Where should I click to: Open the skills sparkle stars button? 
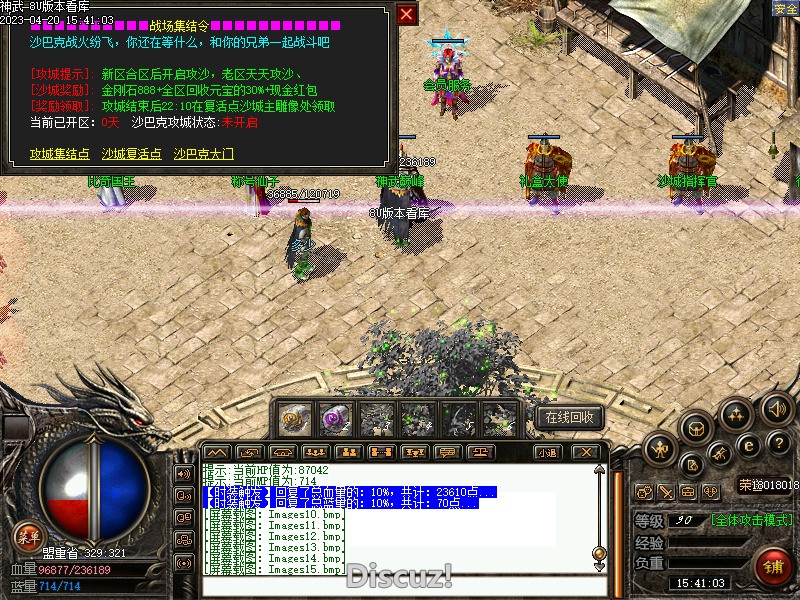(736, 414)
